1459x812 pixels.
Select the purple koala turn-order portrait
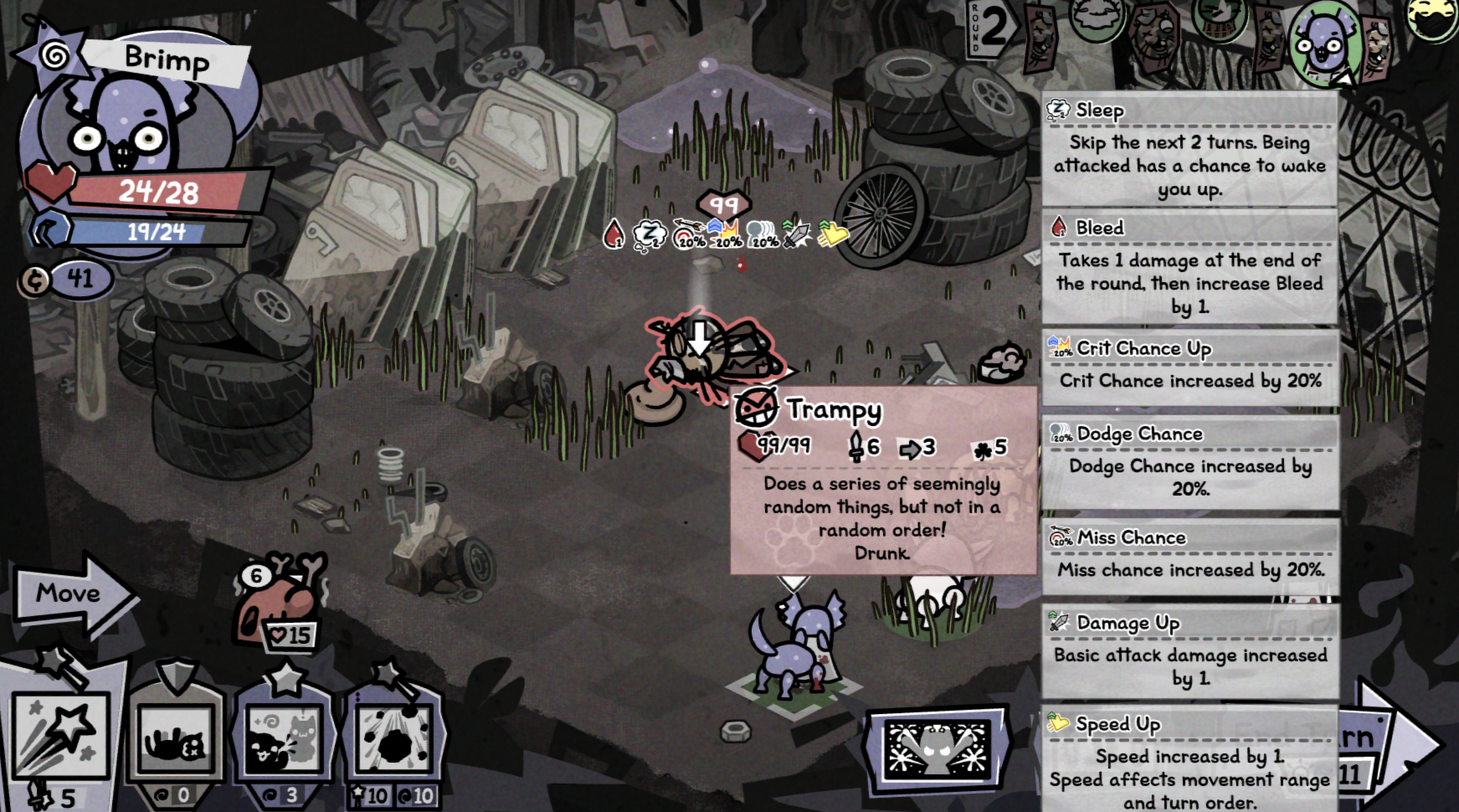[1323, 44]
